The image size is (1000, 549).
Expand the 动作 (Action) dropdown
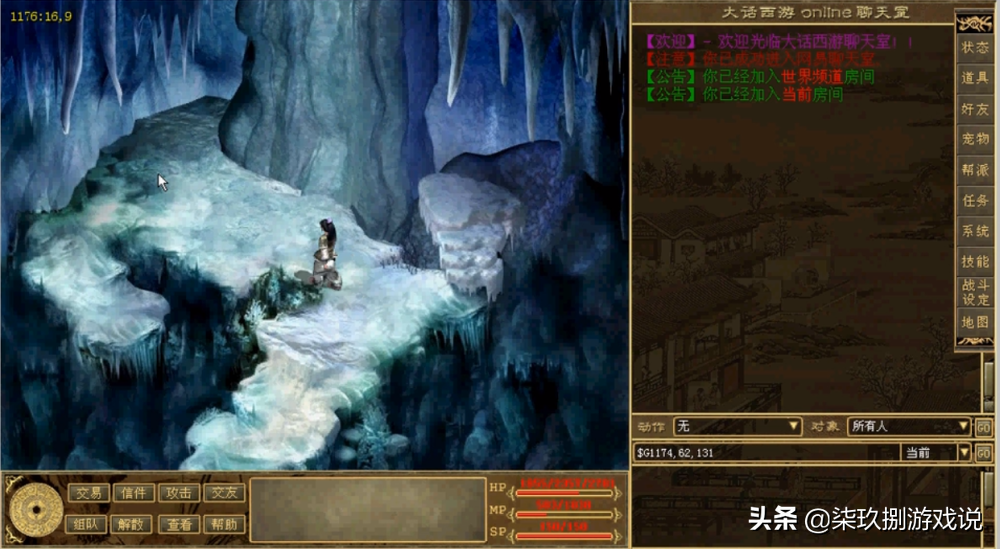pos(793,427)
